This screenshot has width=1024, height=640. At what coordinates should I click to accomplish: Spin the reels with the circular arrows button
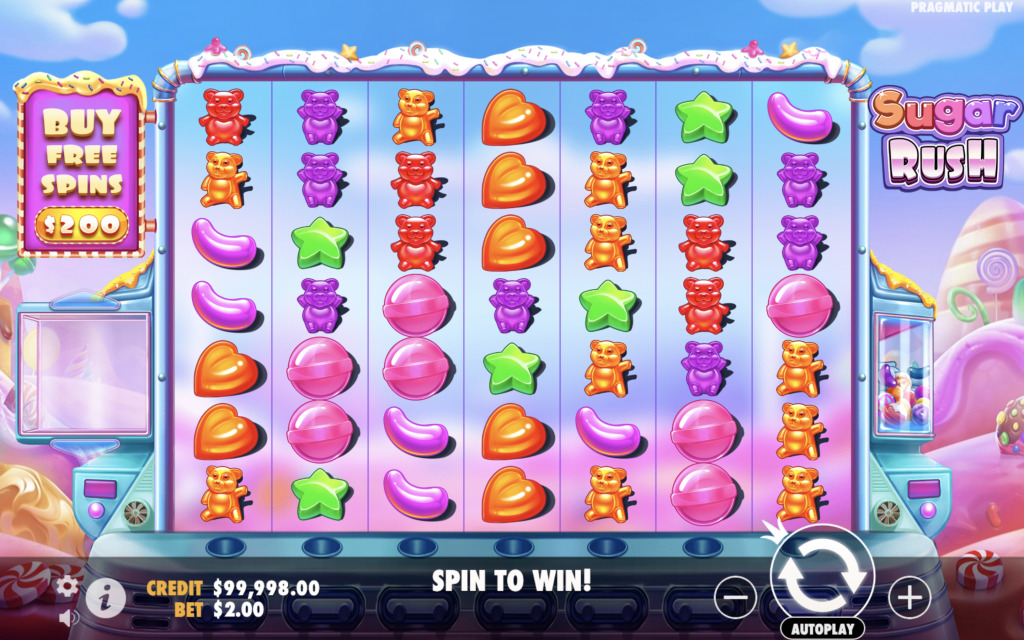click(822, 575)
